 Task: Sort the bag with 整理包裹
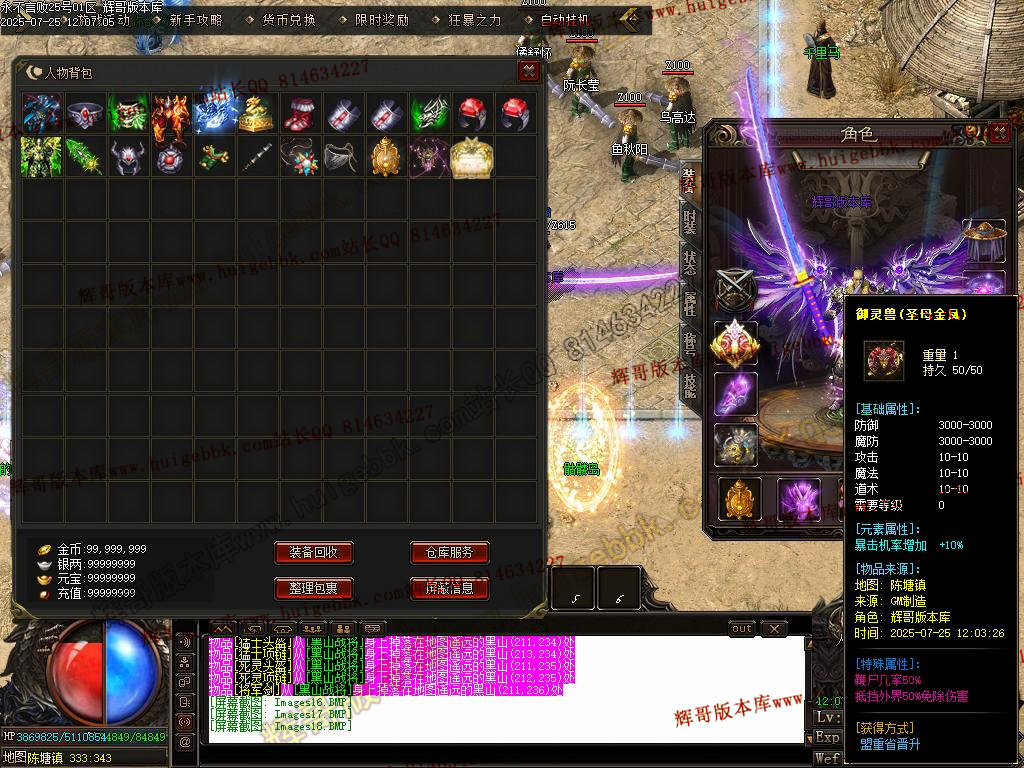[313, 588]
